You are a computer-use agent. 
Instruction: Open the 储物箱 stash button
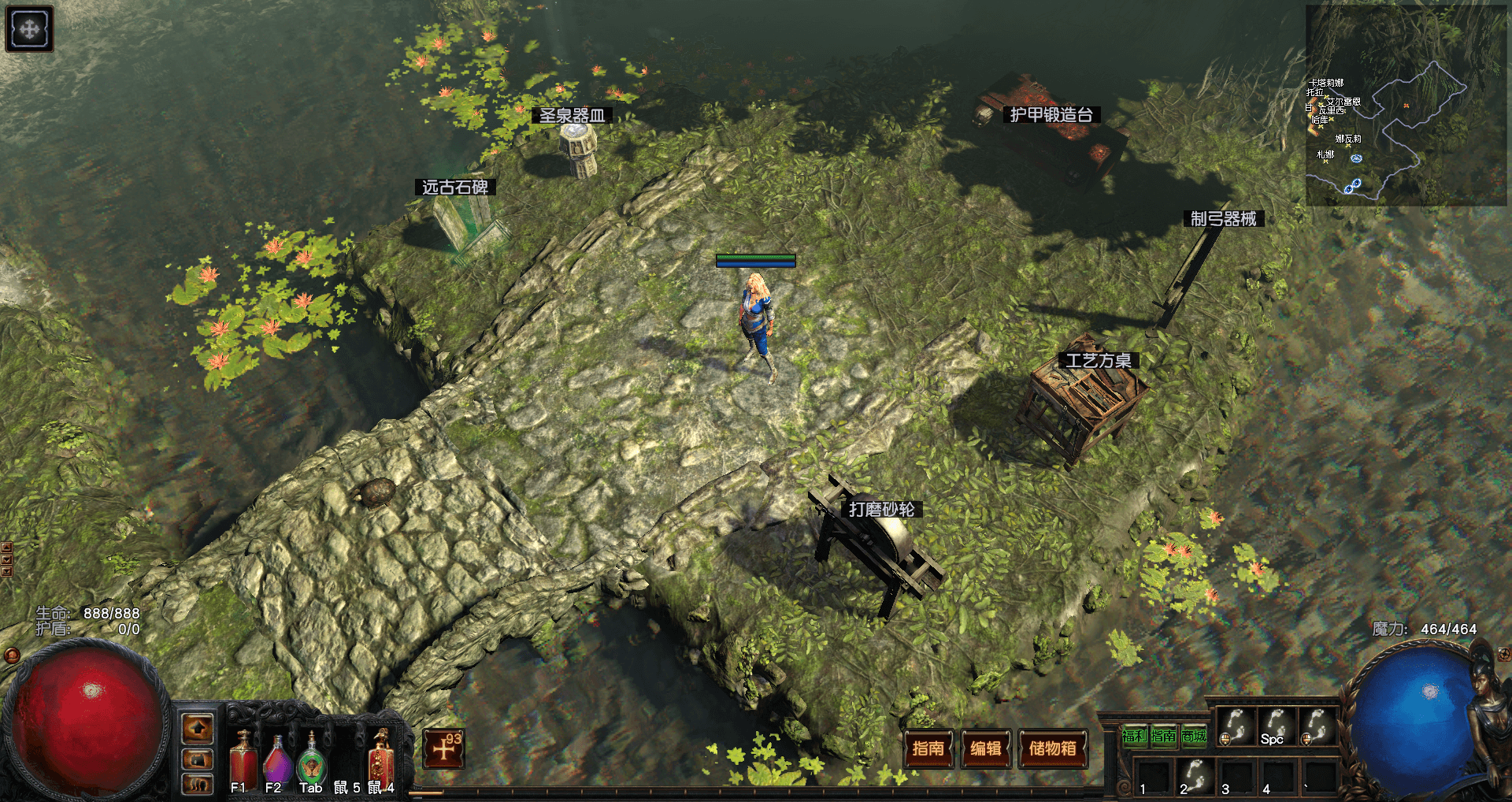click(x=1052, y=748)
